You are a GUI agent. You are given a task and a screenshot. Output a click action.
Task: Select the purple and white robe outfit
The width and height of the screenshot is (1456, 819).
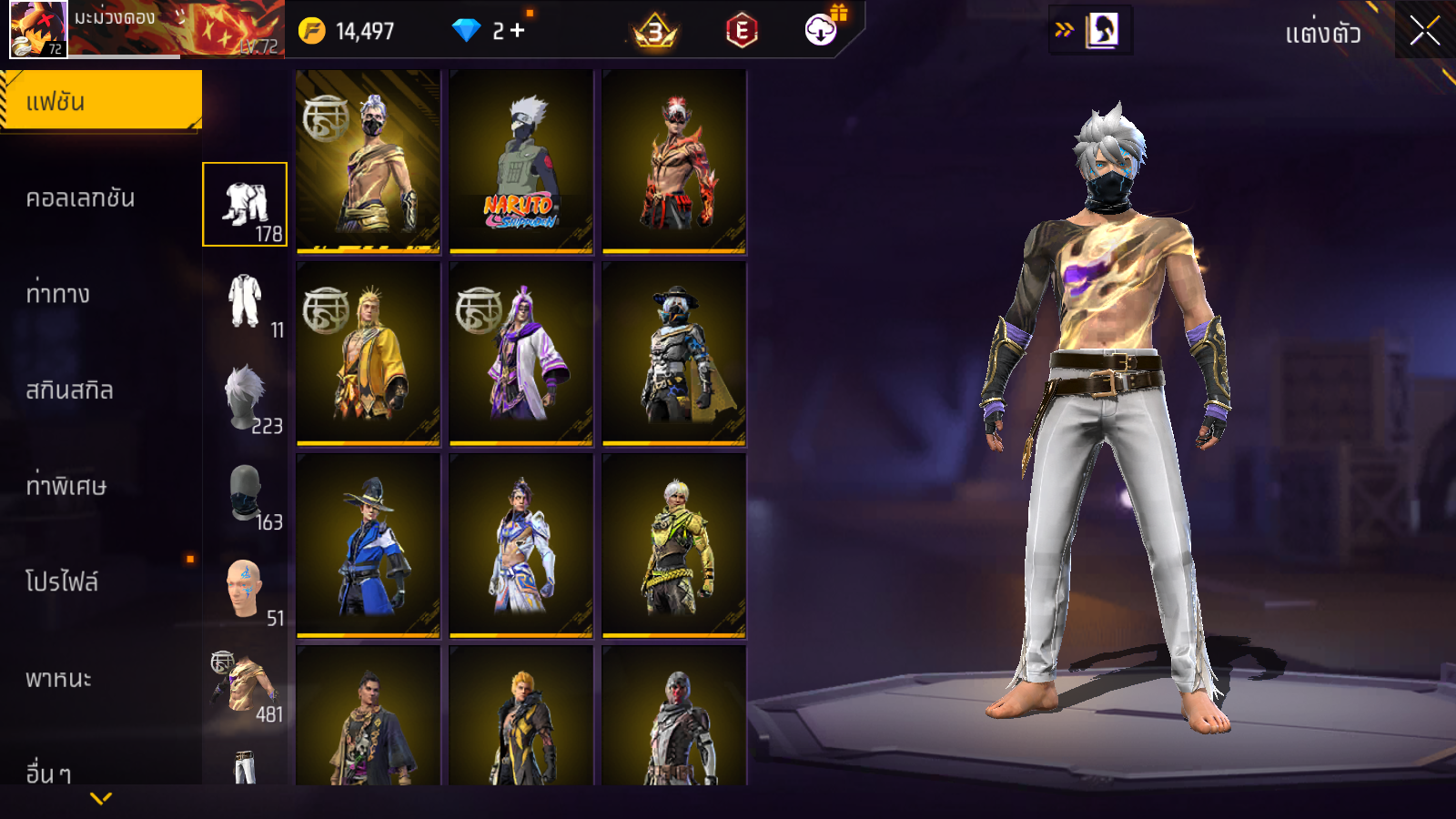pyautogui.click(x=521, y=354)
